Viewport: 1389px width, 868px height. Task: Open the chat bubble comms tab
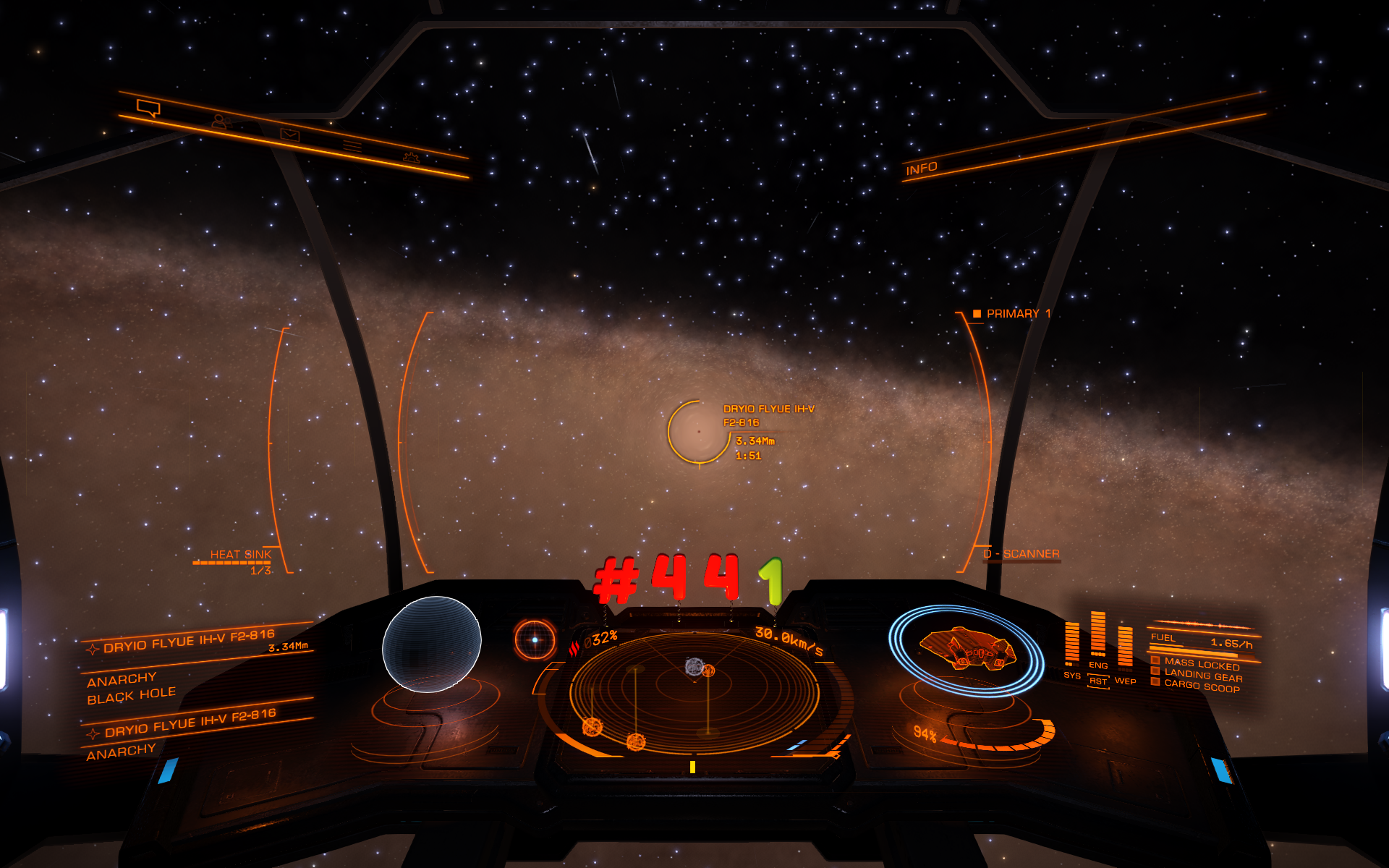[148, 109]
